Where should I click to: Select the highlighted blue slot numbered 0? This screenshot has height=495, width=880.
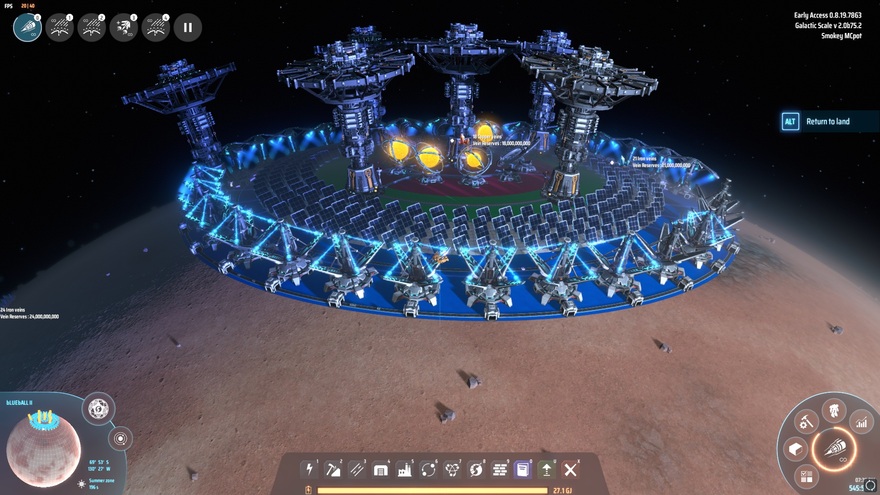pos(27,27)
